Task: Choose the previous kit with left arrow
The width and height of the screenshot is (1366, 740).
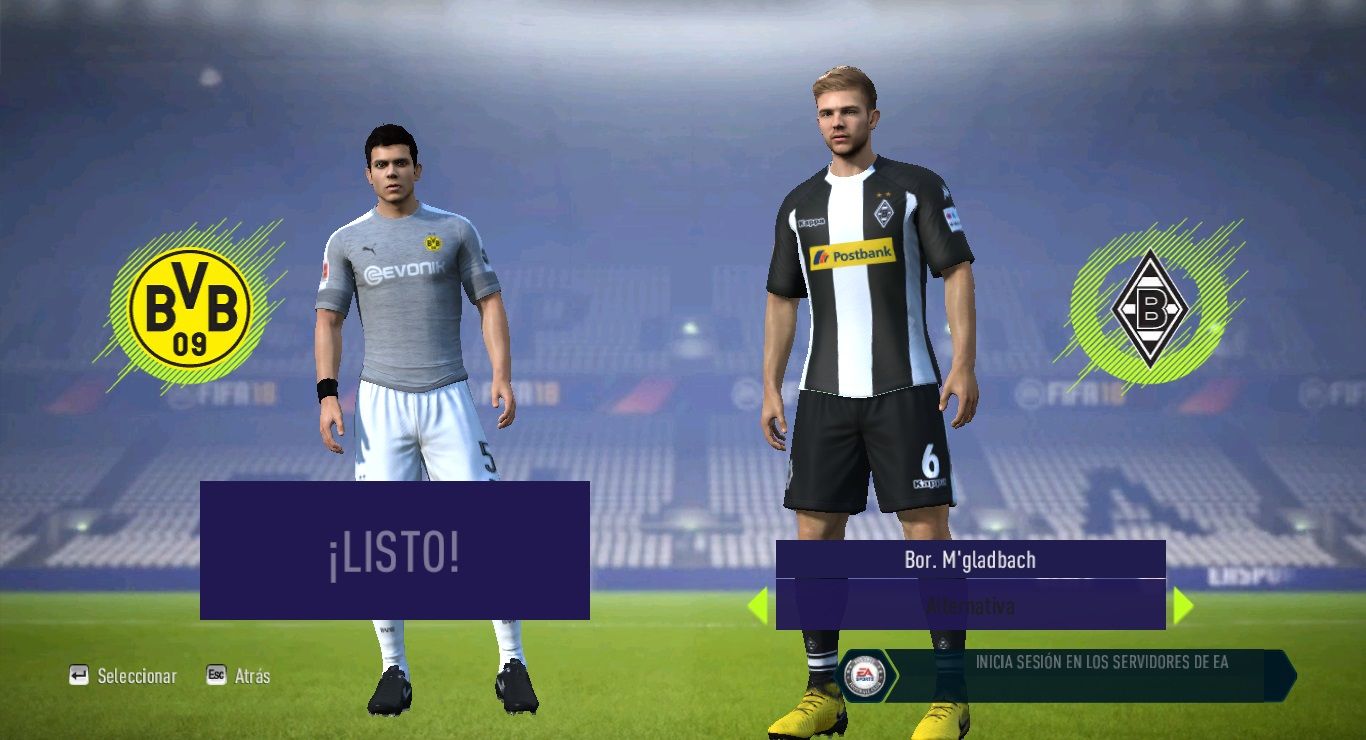Action: click(x=758, y=606)
